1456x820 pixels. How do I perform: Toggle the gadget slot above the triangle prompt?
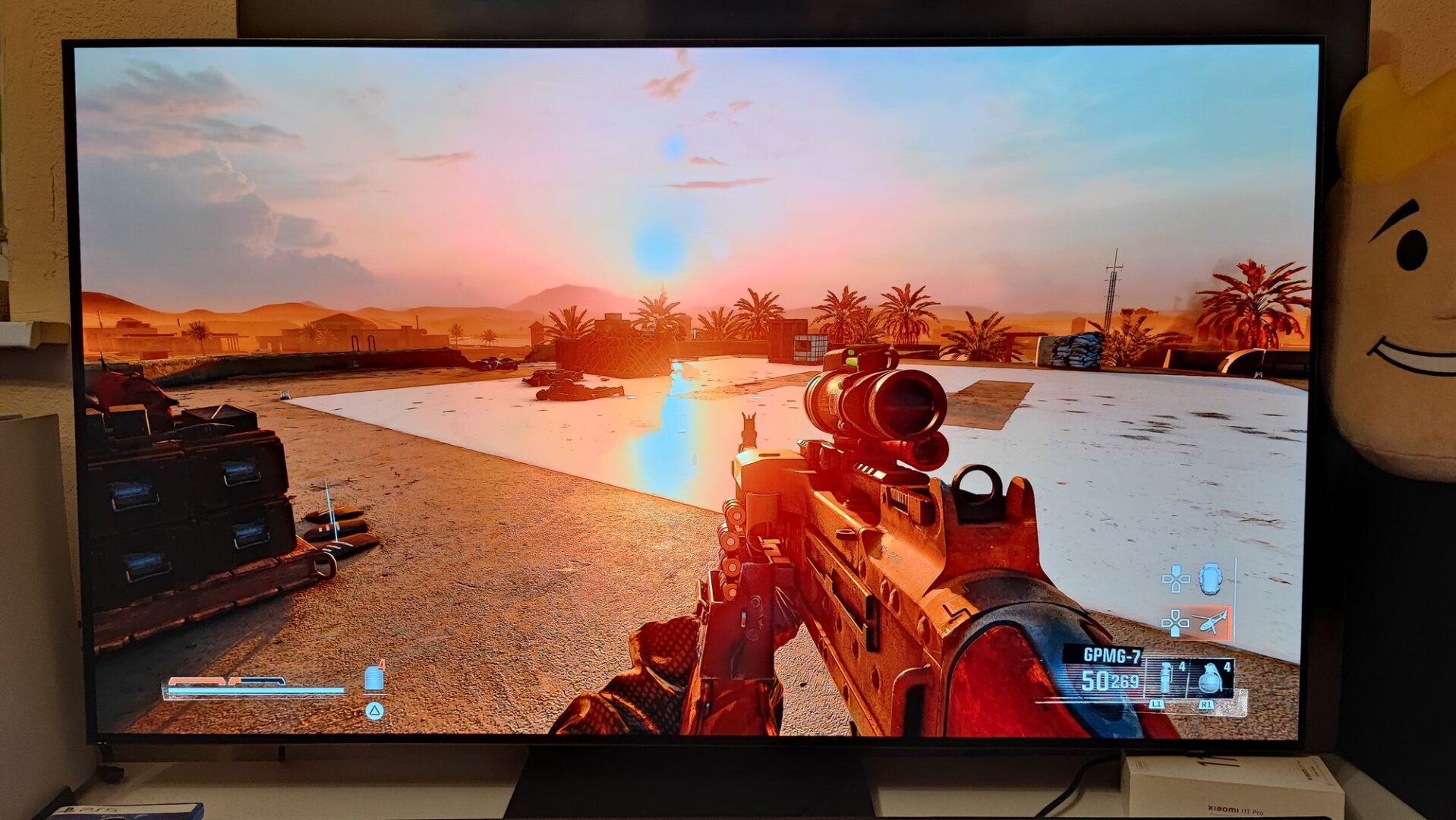click(373, 680)
